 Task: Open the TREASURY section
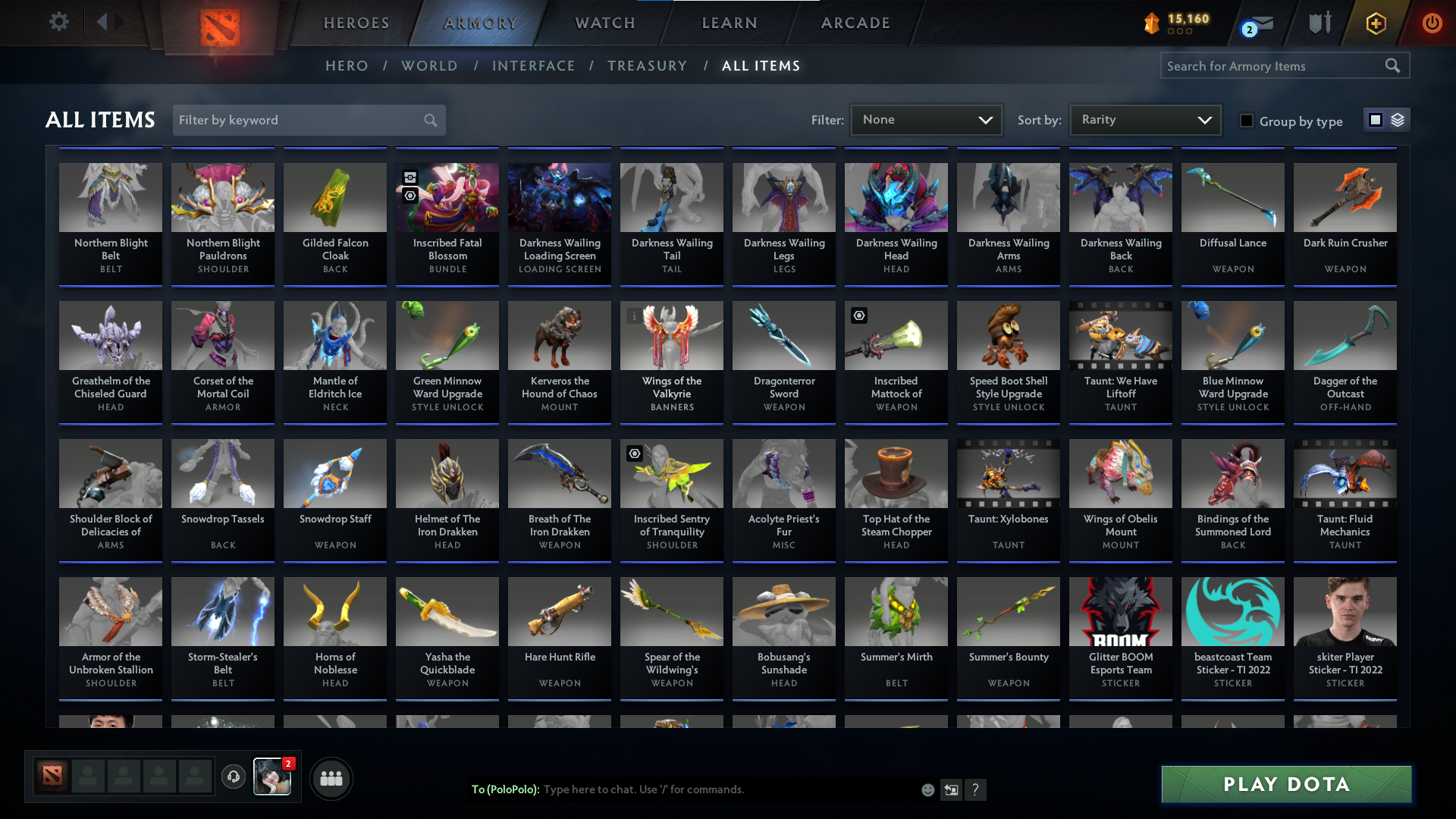pyautogui.click(x=647, y=66)
